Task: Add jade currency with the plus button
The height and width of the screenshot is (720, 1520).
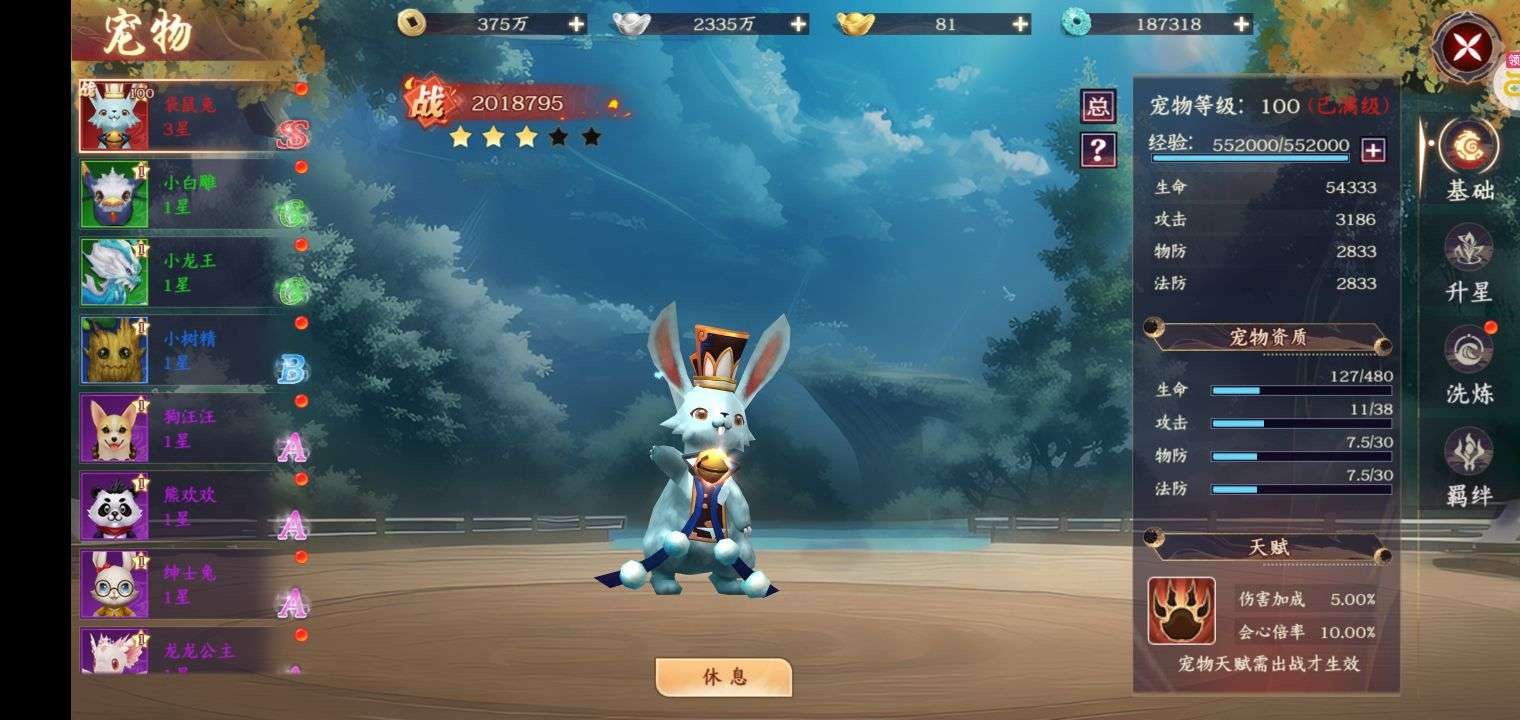Action: (1241, 24)
